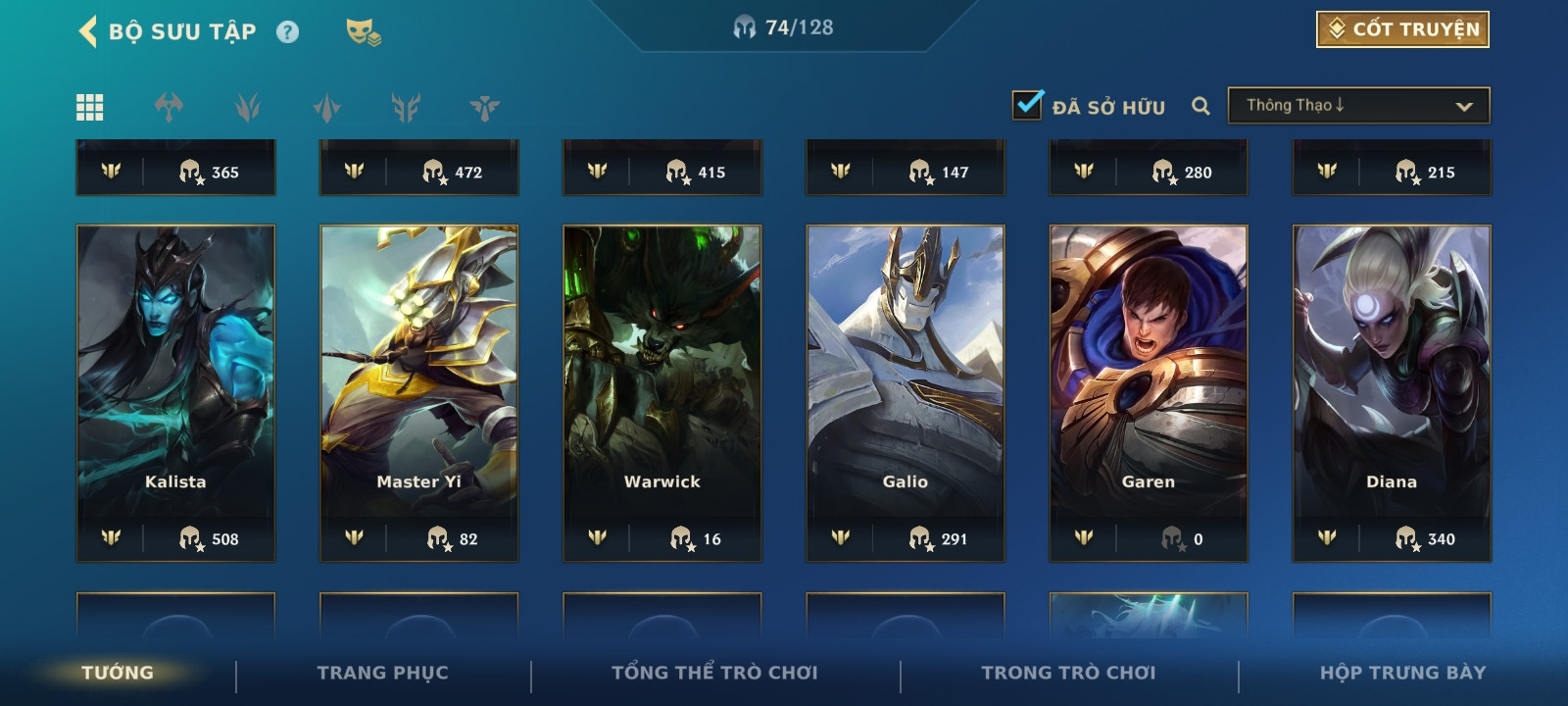Go back from Bộ Sưu Tập screen
This screenshot has width=1568, height=706.
[88, 31]
